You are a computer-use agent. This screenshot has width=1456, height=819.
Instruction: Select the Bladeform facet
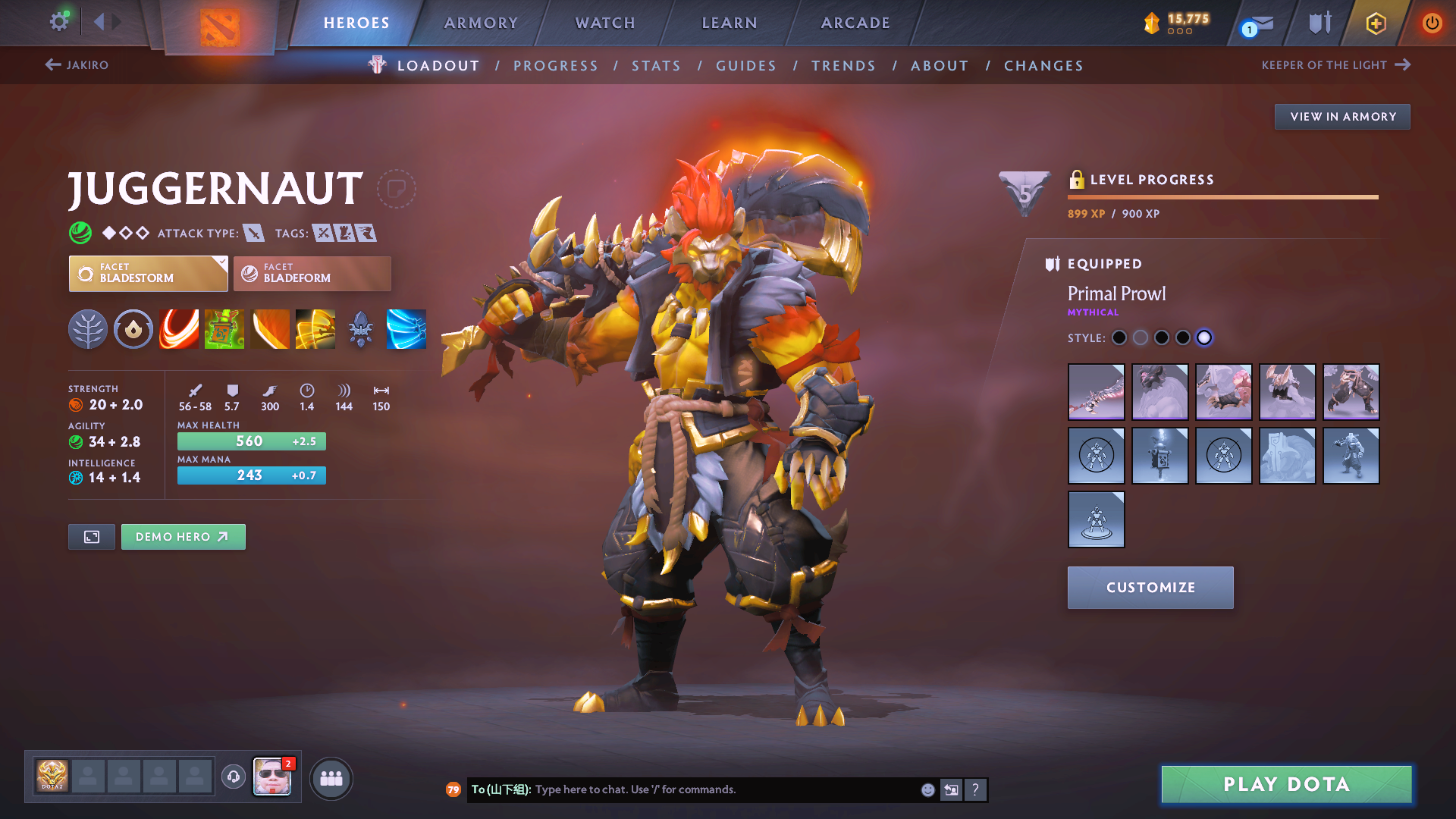pos(312,274)
